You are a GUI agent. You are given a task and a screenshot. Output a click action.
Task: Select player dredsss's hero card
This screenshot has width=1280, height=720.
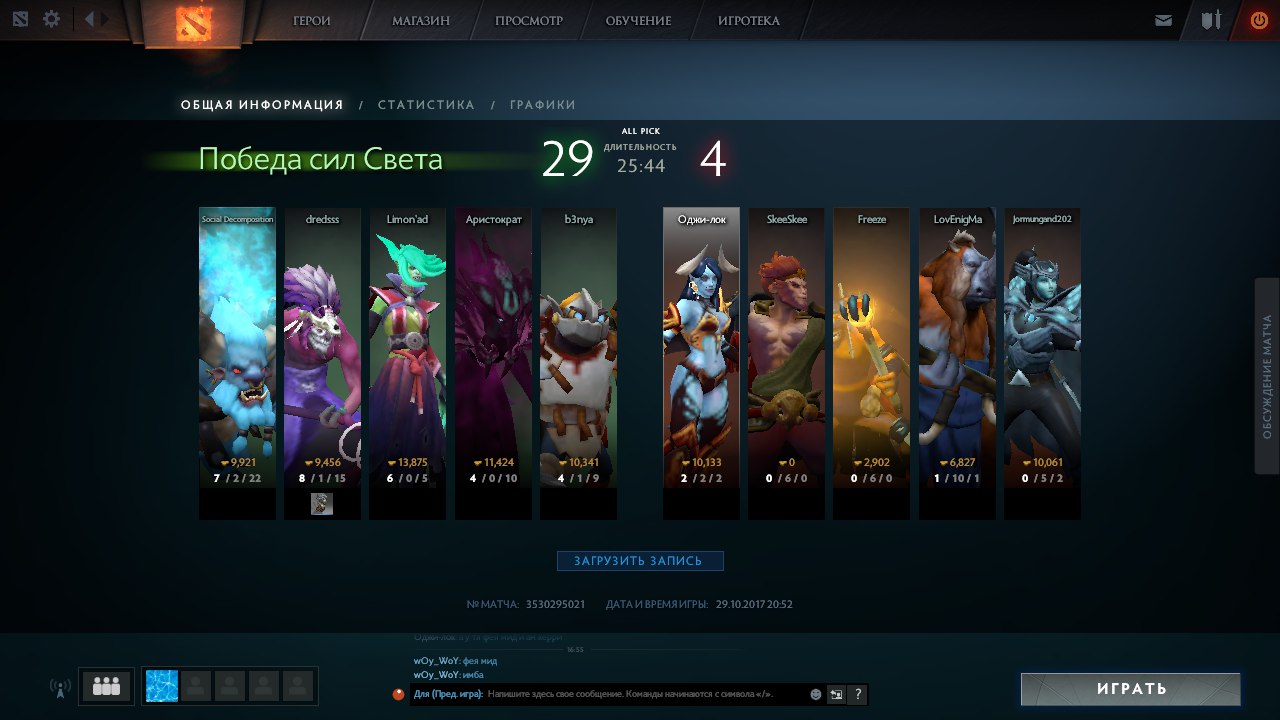point(322,350)
